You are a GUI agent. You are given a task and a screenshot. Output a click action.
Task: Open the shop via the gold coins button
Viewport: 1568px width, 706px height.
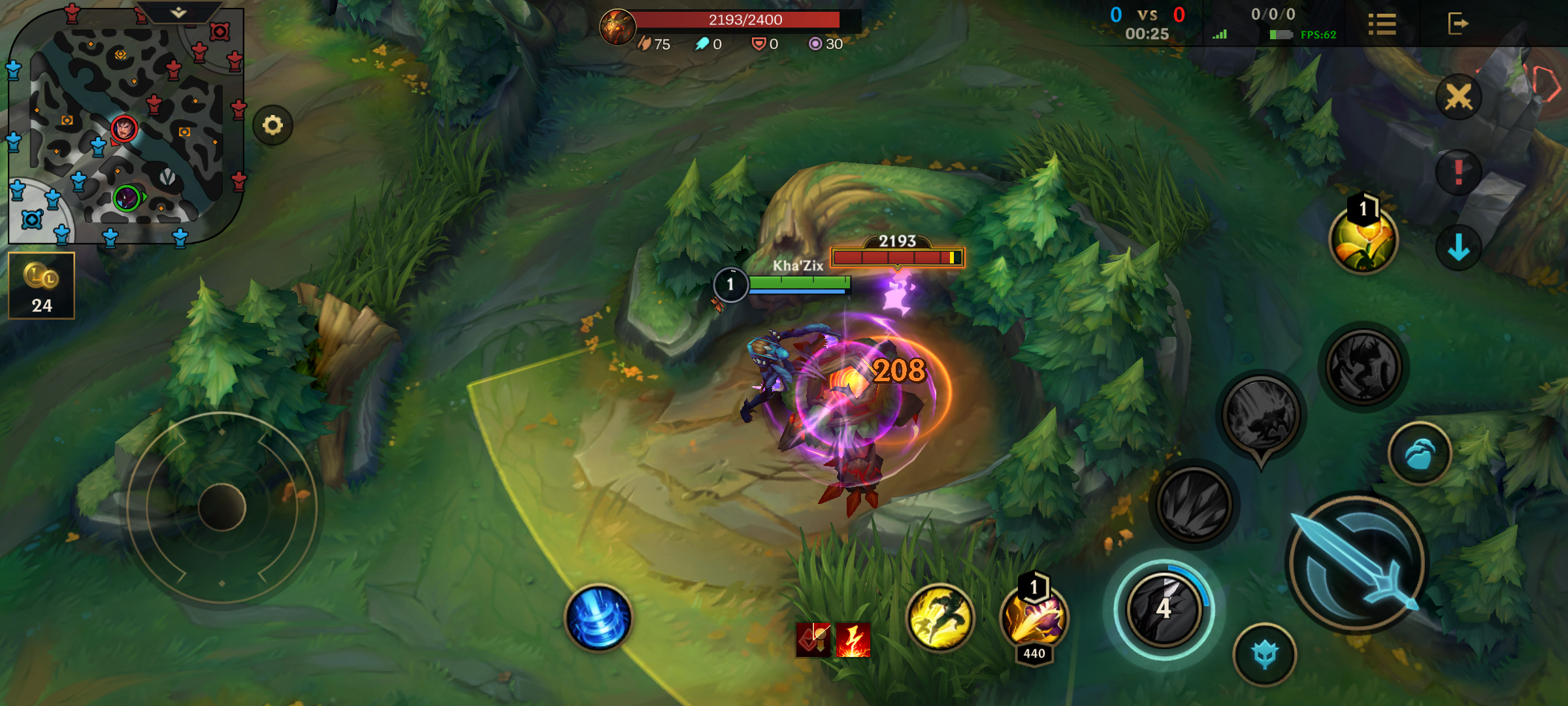(42, 286)
